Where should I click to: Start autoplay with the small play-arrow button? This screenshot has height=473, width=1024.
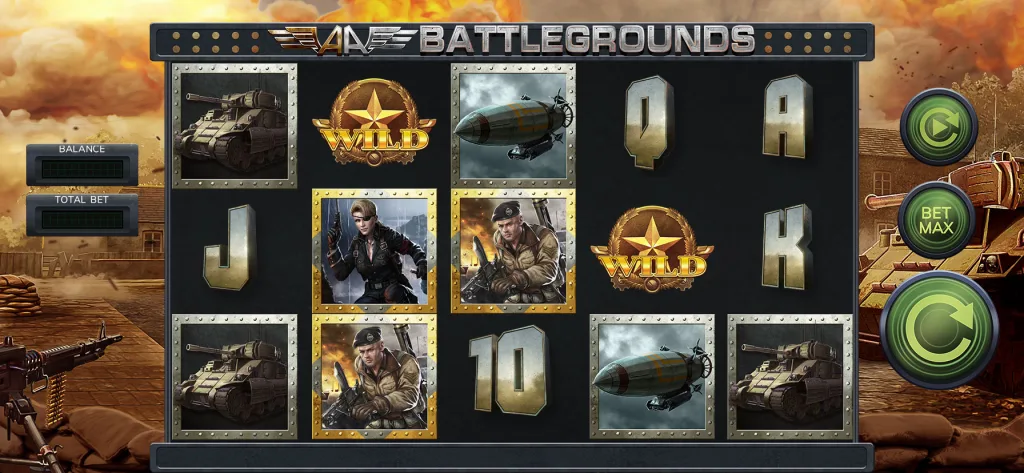938,127
